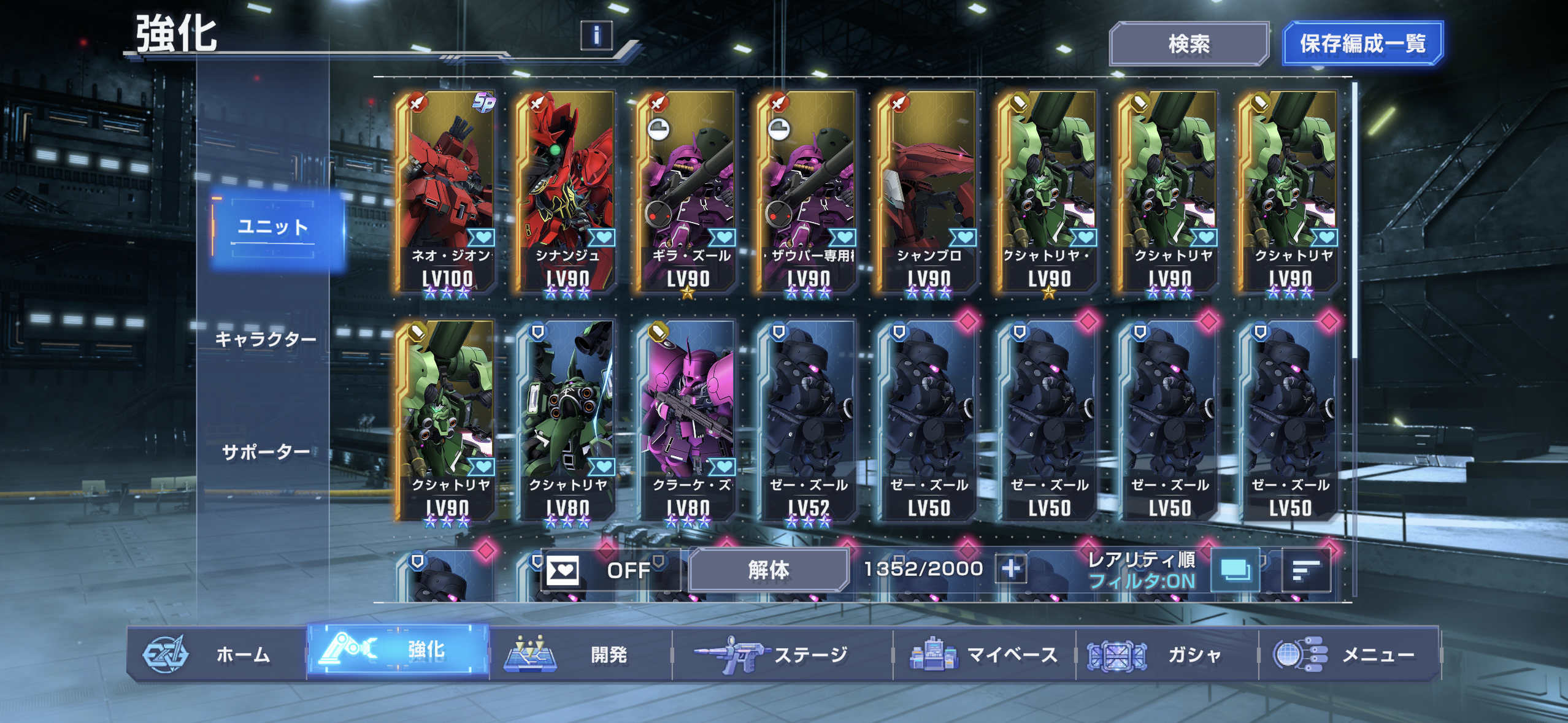Tap the 解体 dismantle button
Viewport: 1568px width, 723px height.
tap(768, 570)
